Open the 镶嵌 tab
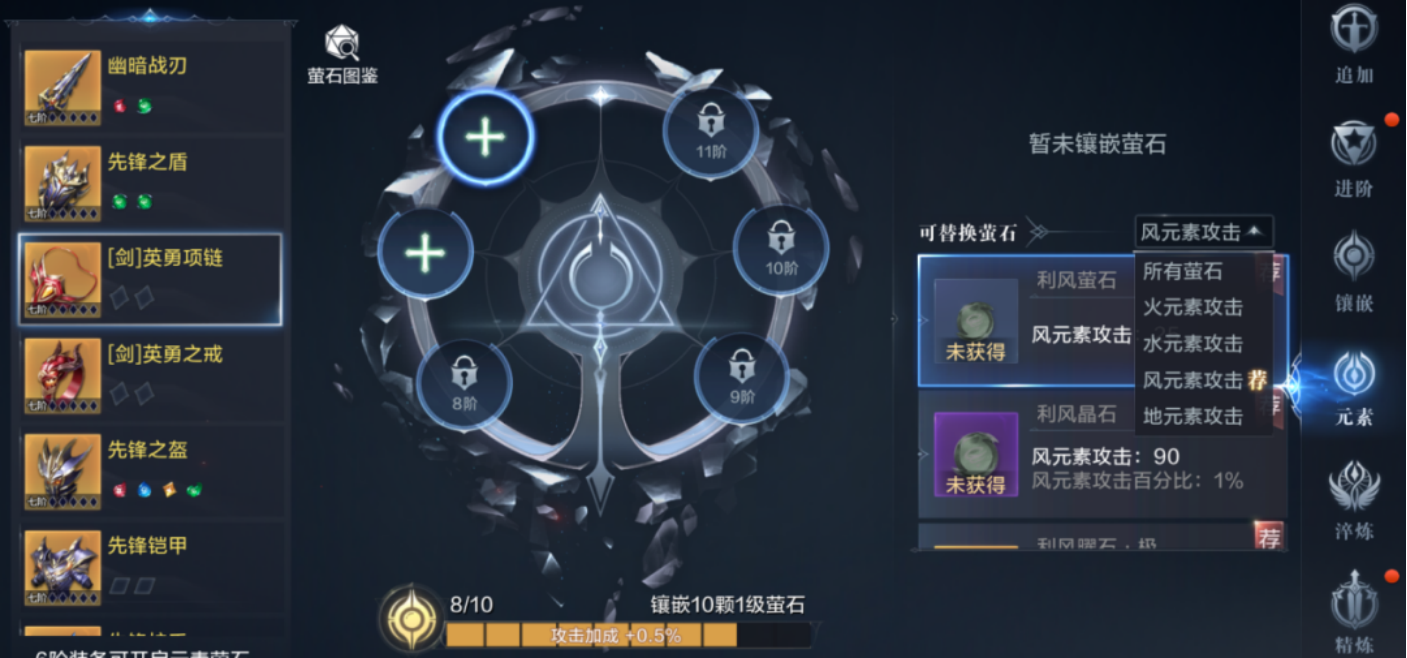Screen dimensions: 1407x658 pyautogui.click(x=1354, y=272)
